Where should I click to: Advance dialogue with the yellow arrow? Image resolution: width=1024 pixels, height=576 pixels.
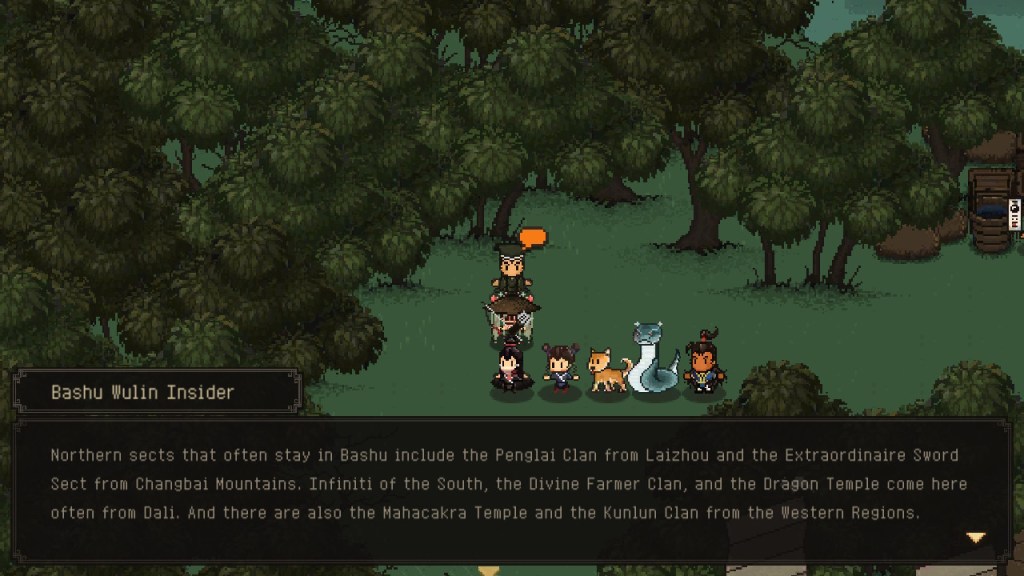pyautogui.click(x=975, y=537)
